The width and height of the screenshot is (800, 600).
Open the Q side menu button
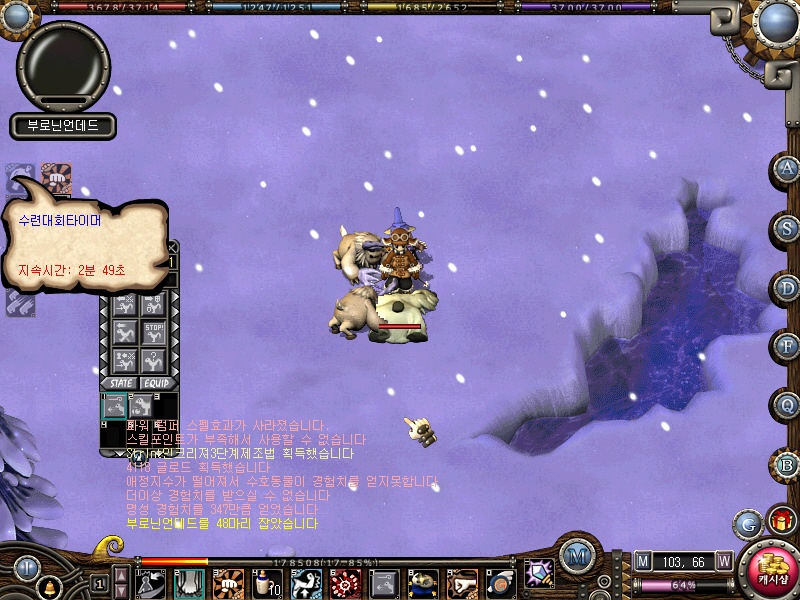pos(788,406)
